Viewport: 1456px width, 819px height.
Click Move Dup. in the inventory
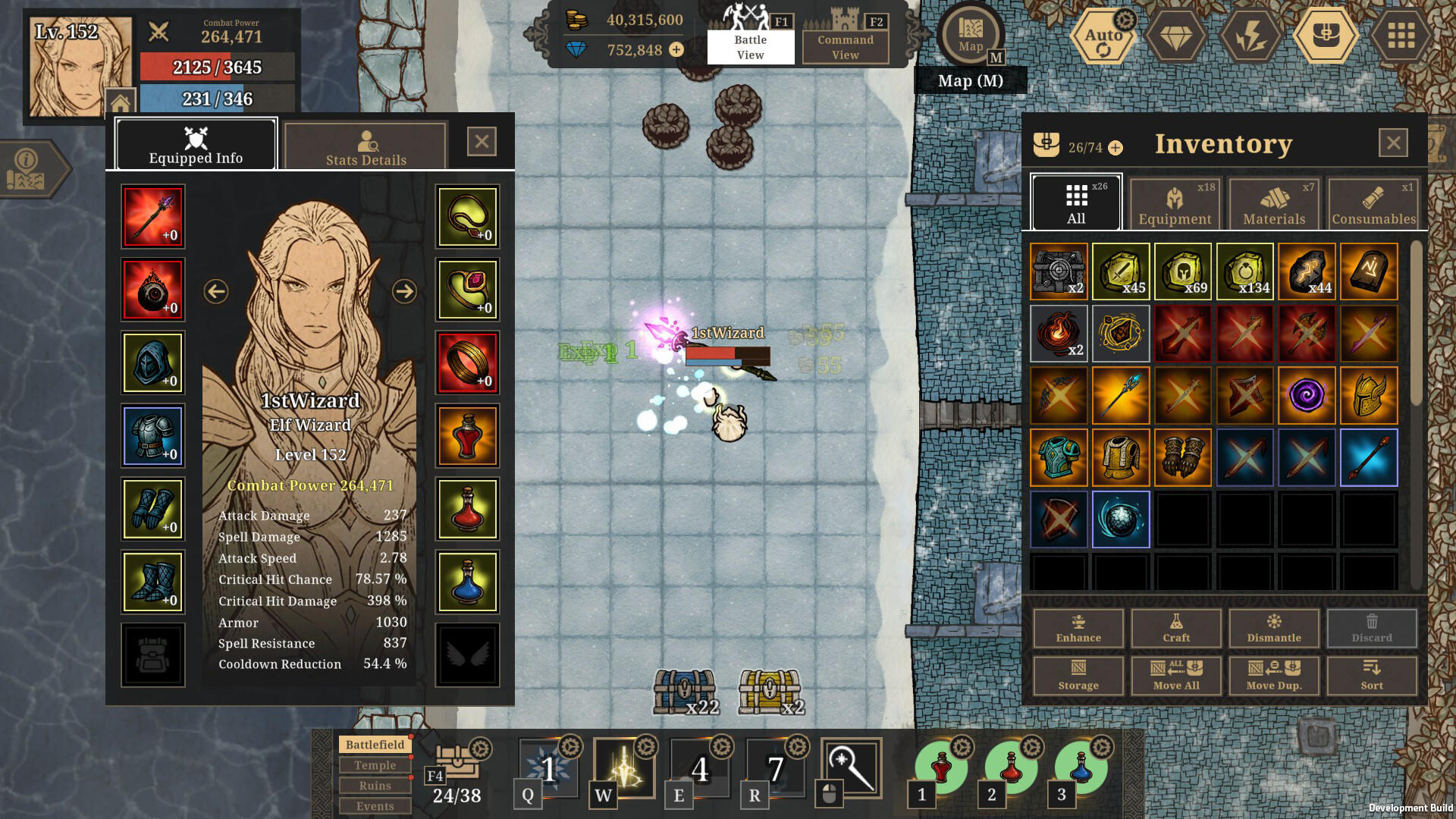[x=1273, y=676]
